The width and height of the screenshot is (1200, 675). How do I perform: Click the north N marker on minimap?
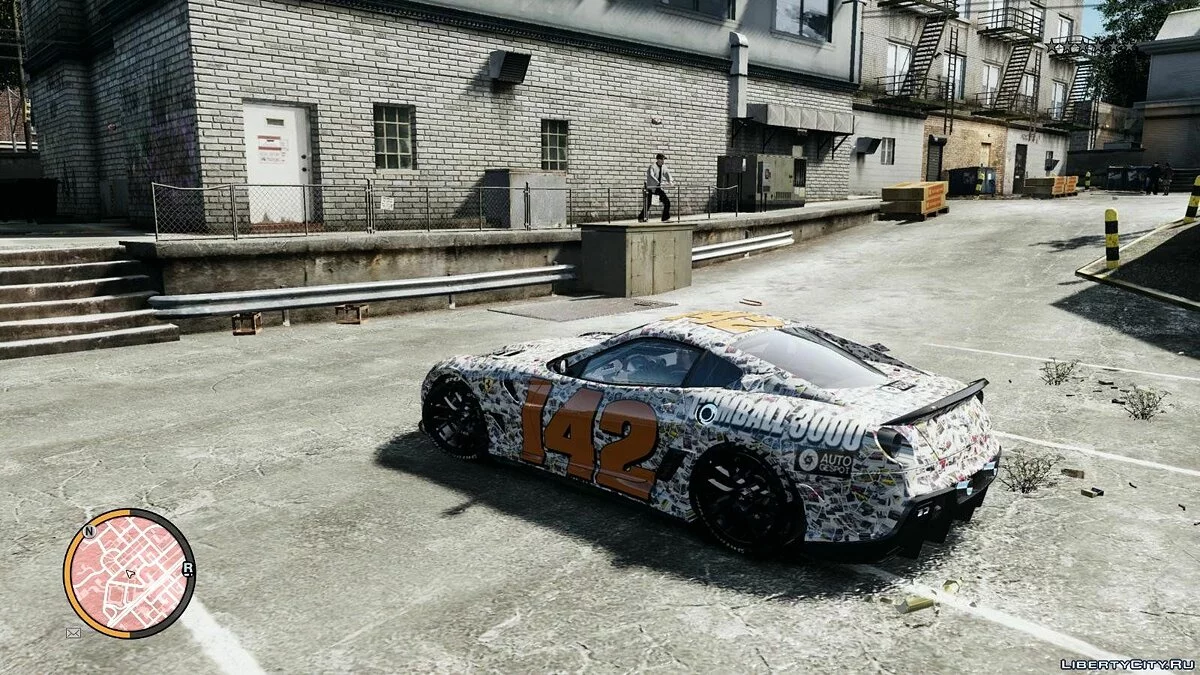[x=89, y=531]
